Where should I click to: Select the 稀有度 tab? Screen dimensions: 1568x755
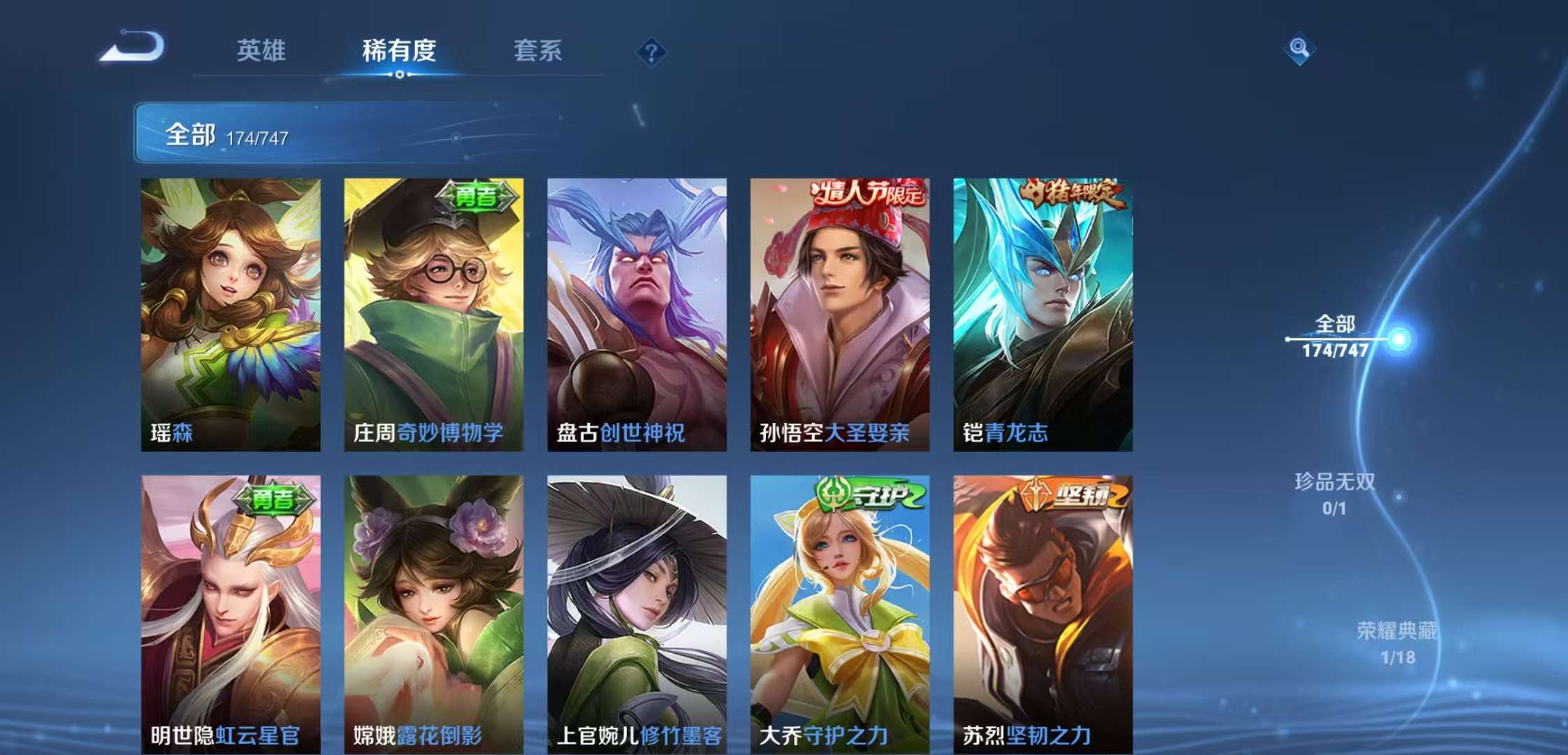[399, 50]
